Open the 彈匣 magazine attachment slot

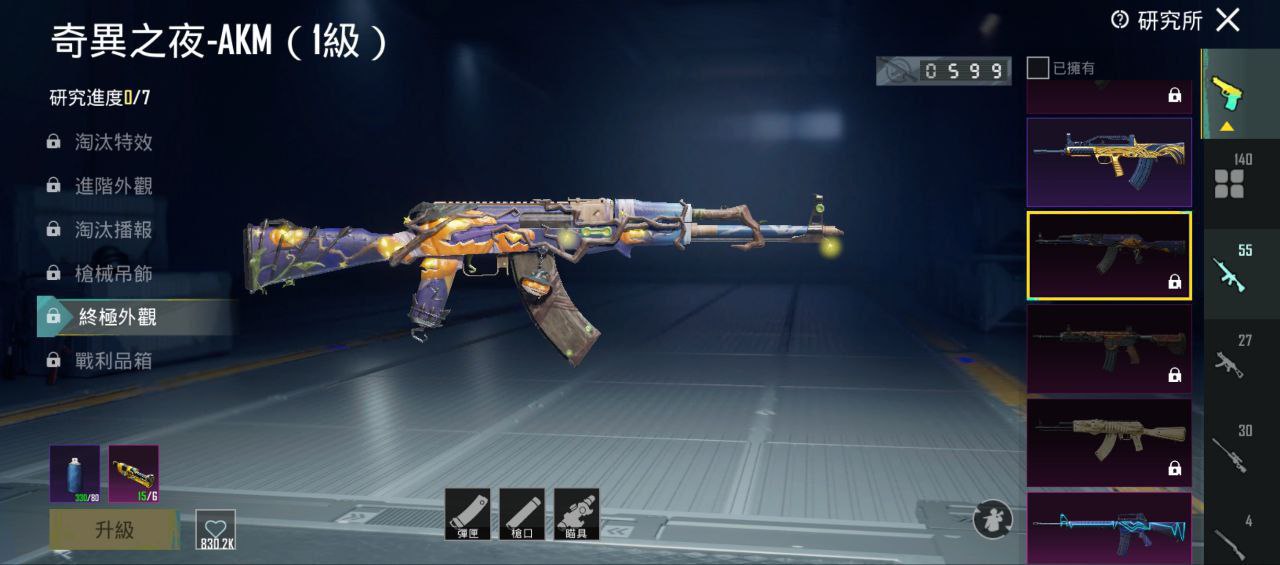tap(467, 514)
